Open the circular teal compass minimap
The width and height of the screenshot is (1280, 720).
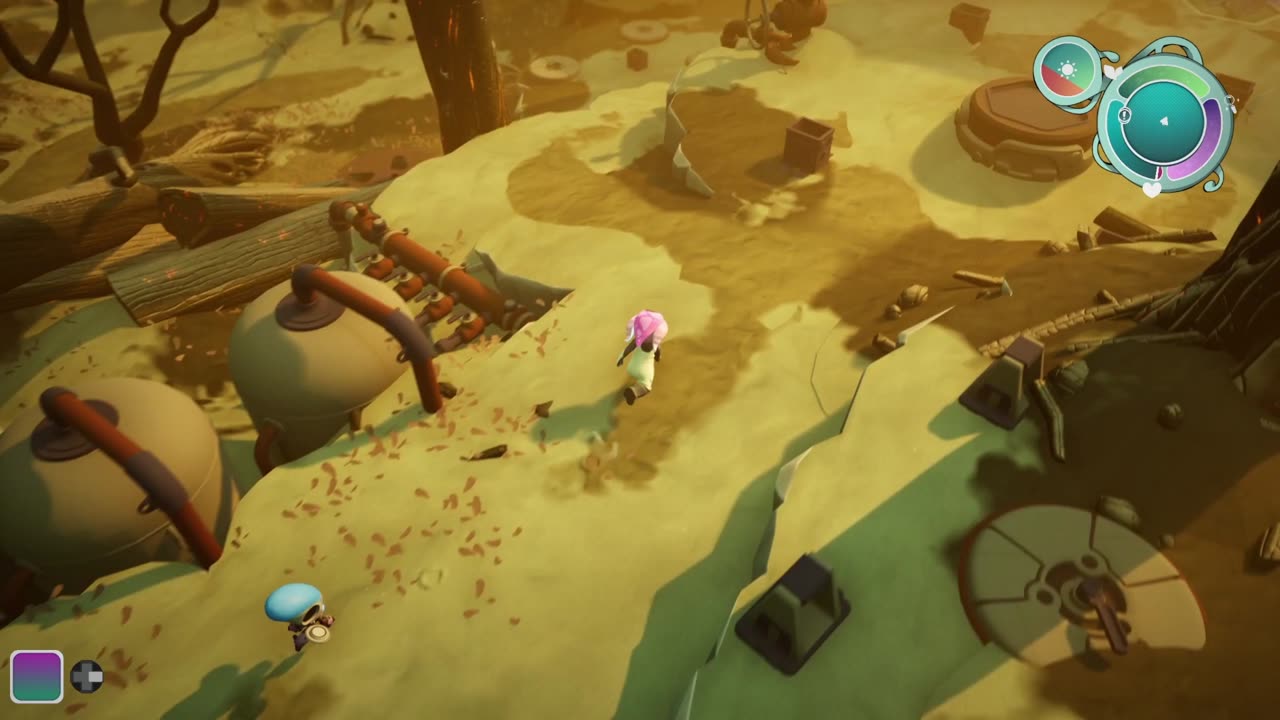tap(1164, 122)
